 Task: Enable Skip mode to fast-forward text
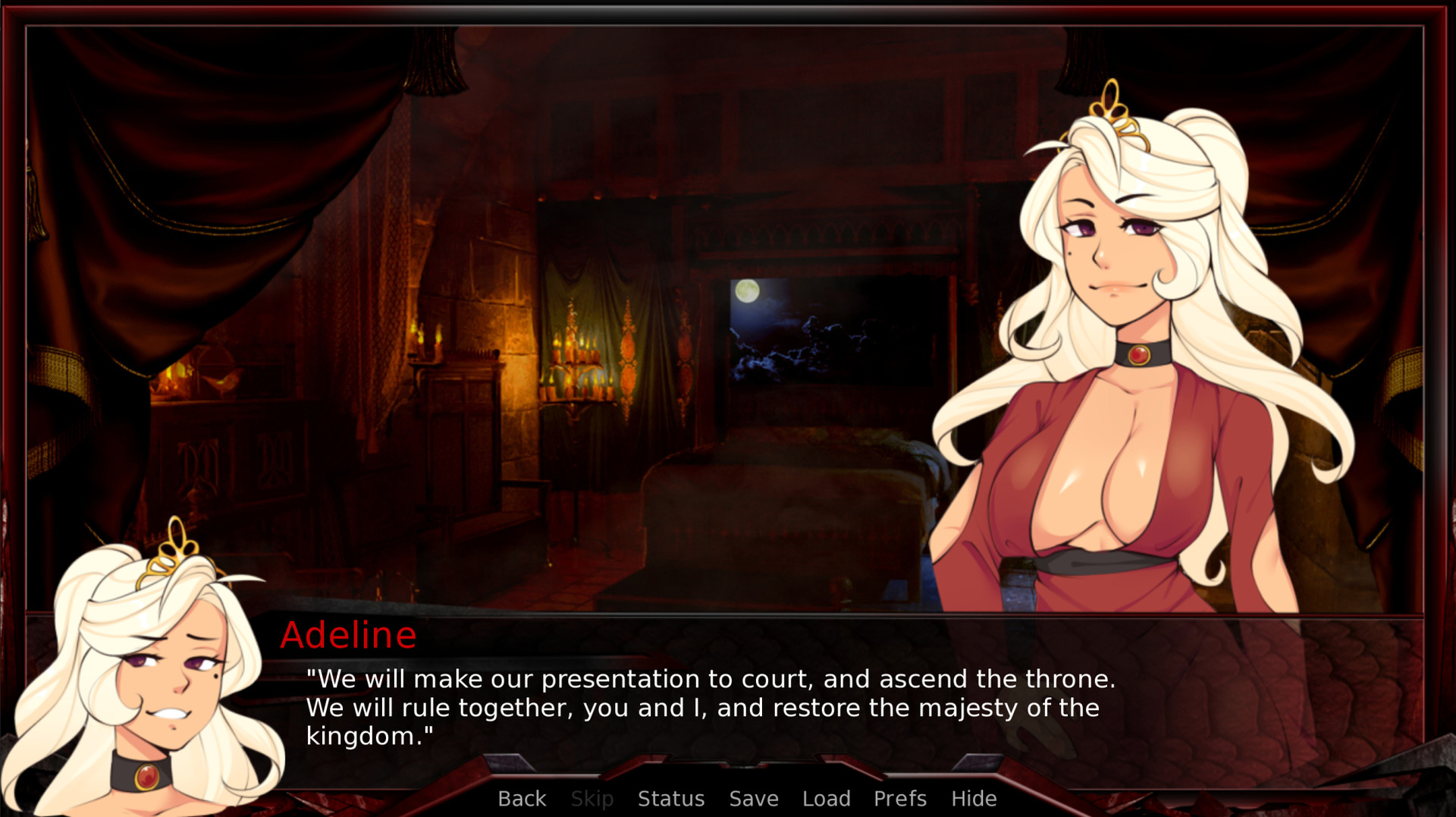point(592,798)
